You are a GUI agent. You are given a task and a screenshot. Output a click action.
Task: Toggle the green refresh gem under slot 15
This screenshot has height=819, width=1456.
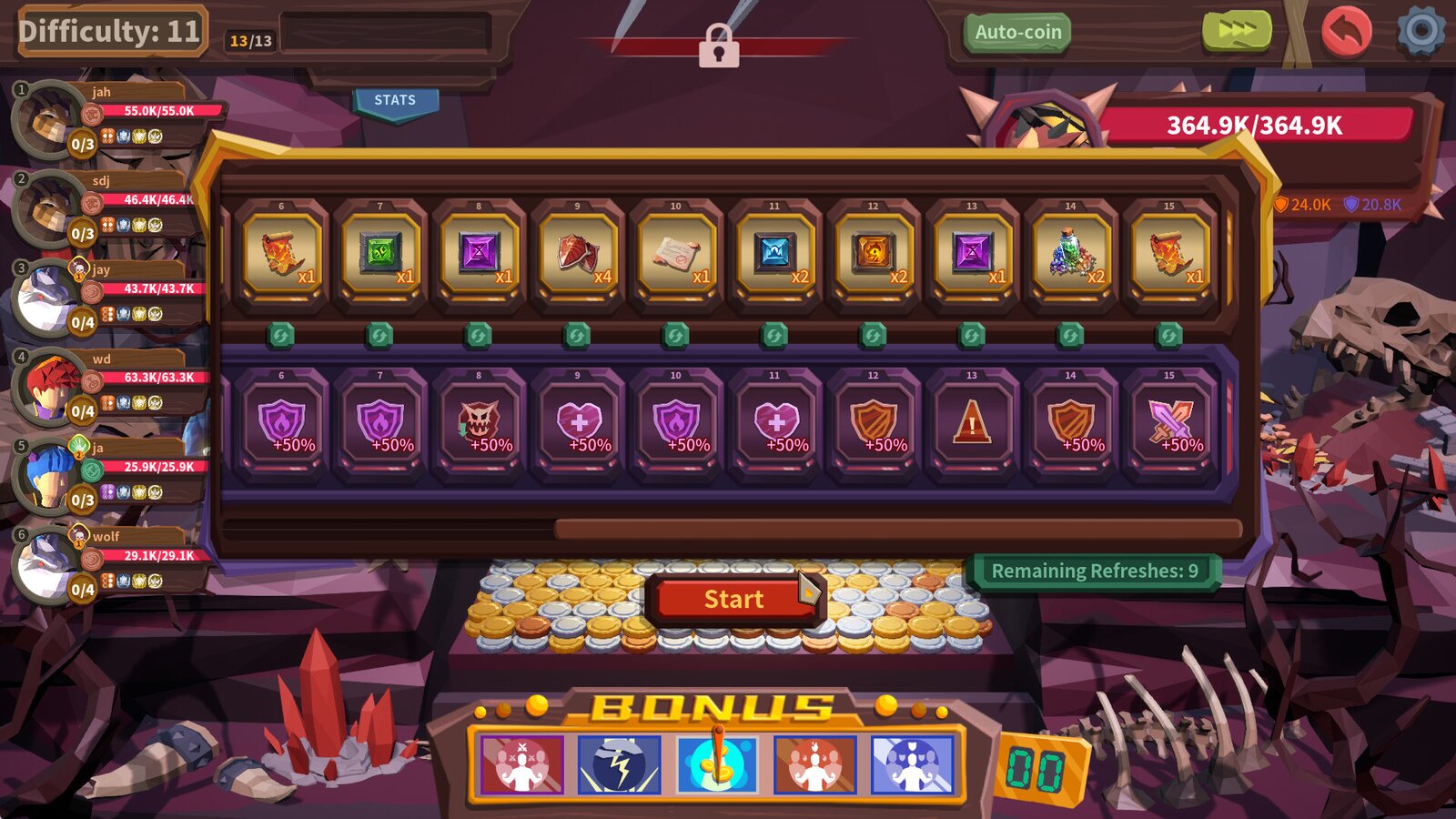click(1168, 333)
